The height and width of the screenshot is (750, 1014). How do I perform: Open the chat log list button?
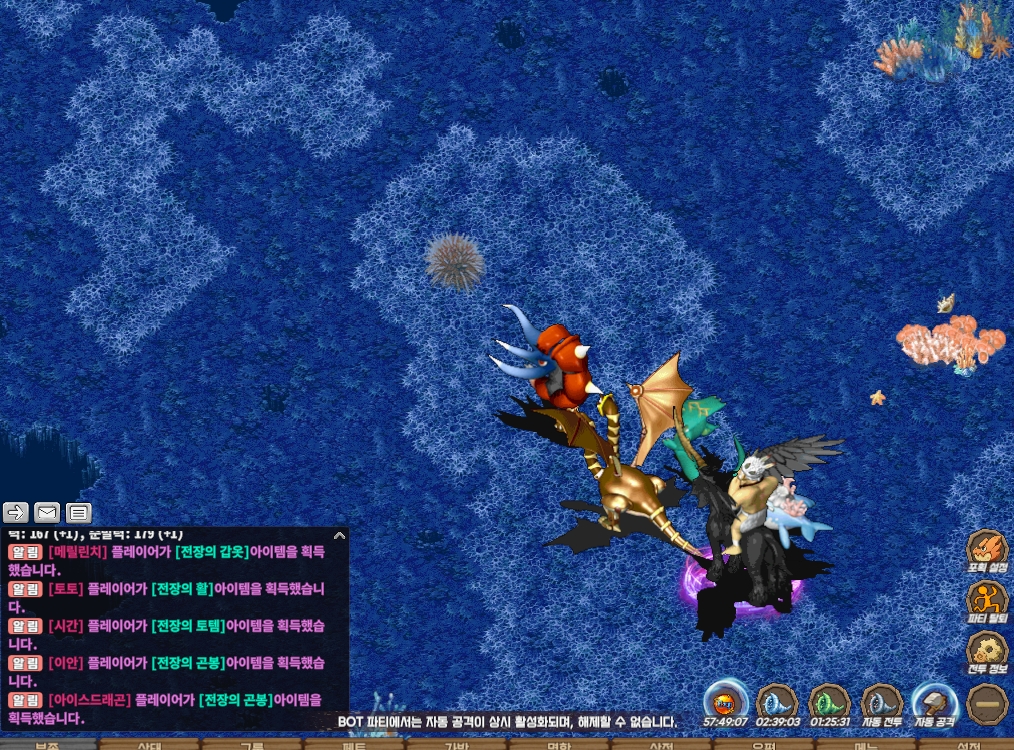(x=79, y=513)
